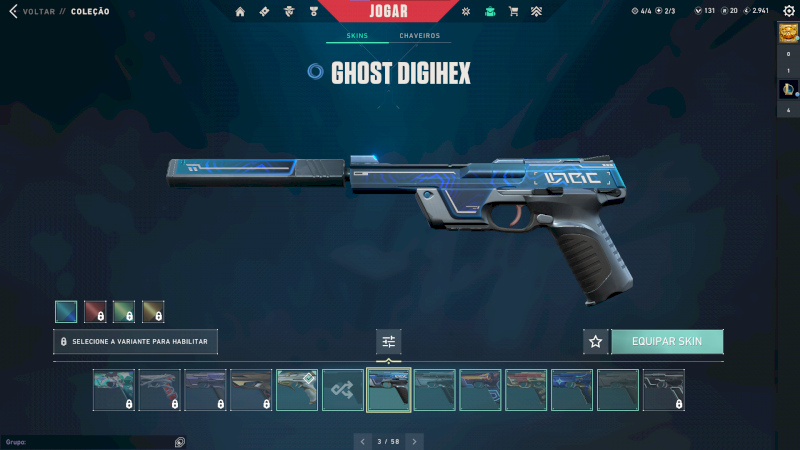Choose the blue default variant swatch

pyautogui.click(x=66, y=312)
